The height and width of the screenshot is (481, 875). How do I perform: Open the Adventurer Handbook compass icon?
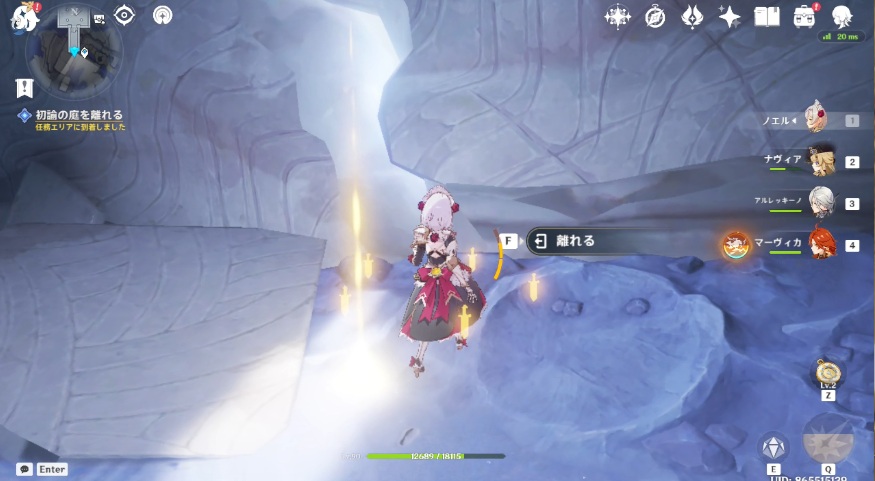pos(655,16)
